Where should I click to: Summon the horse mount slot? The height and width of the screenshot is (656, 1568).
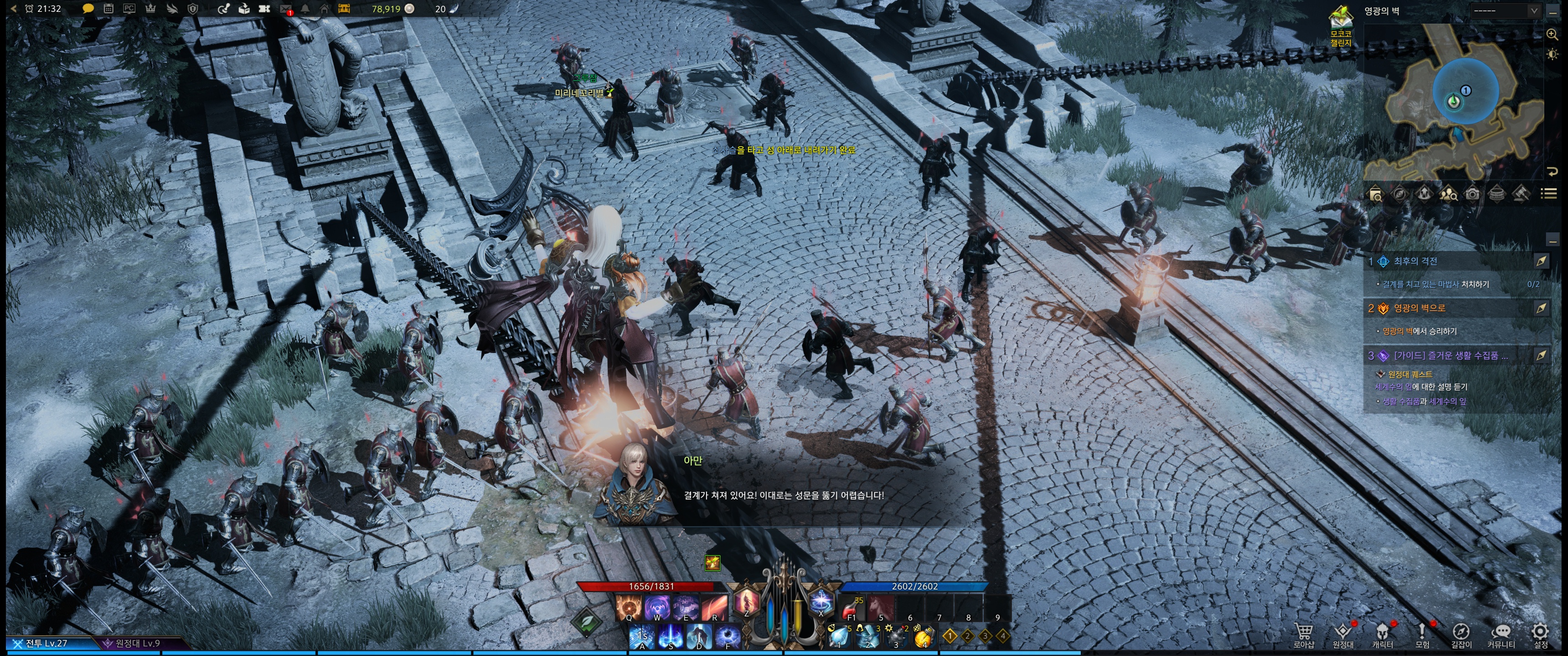click(880, 608)
